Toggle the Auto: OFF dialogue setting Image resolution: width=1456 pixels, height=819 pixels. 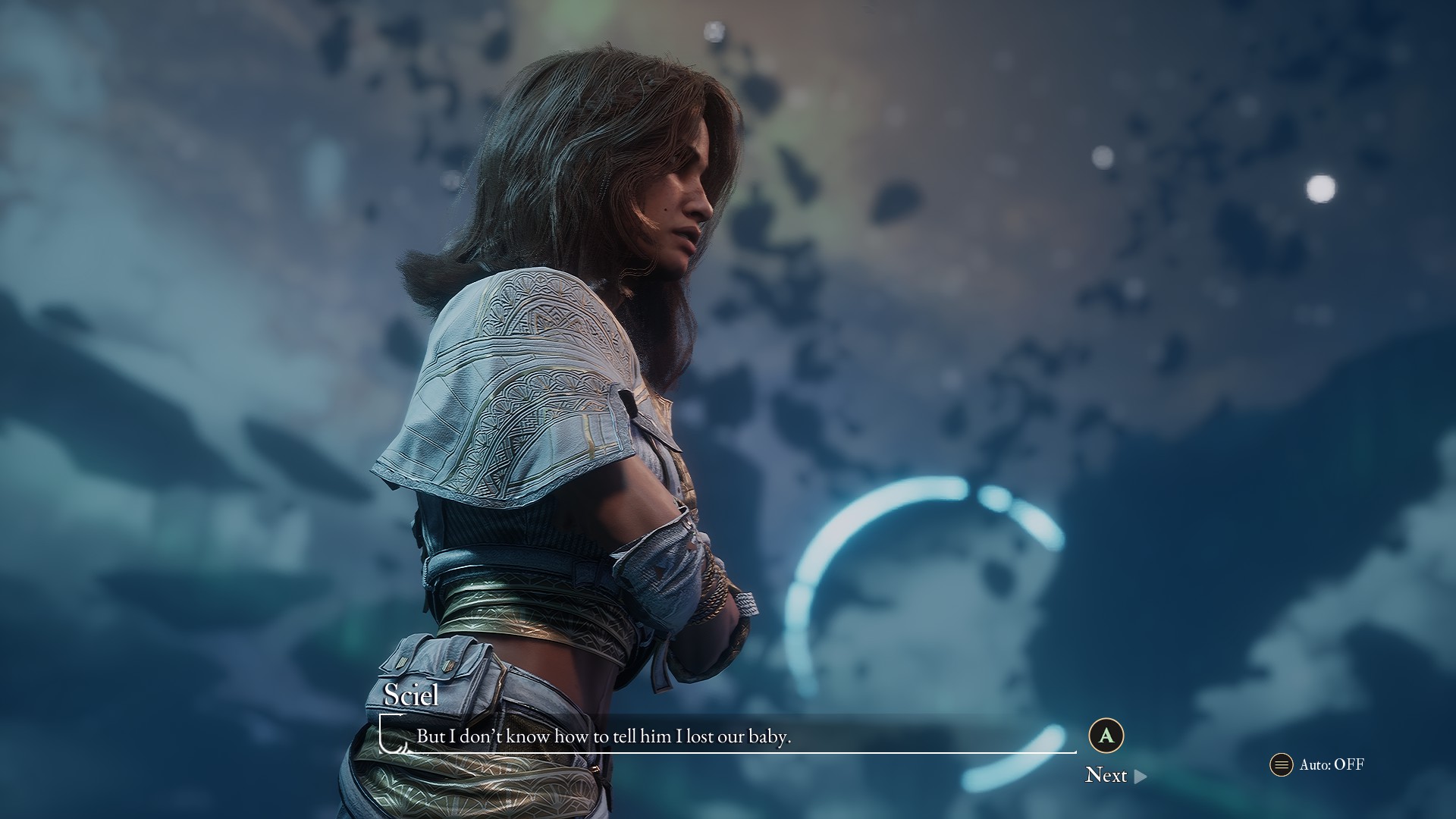tap(1318, 764)
